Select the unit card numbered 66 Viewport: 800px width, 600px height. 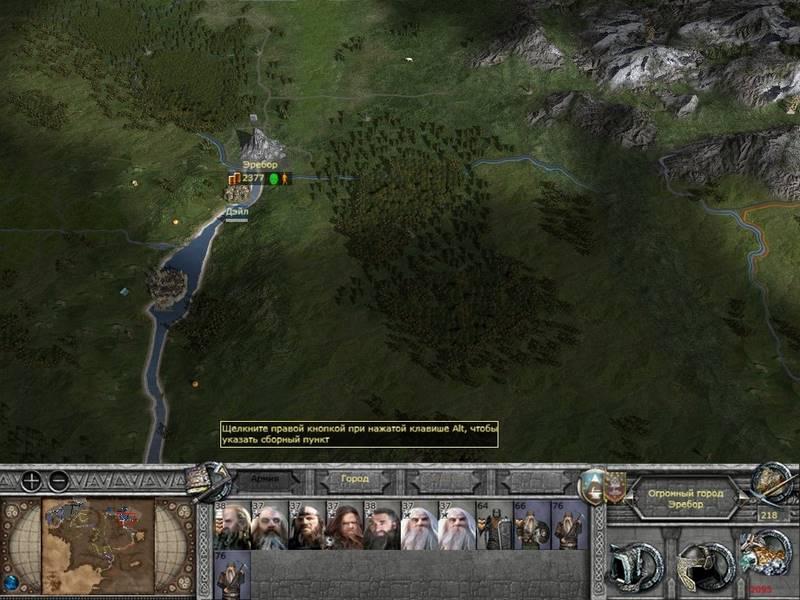tap(531, 526)
